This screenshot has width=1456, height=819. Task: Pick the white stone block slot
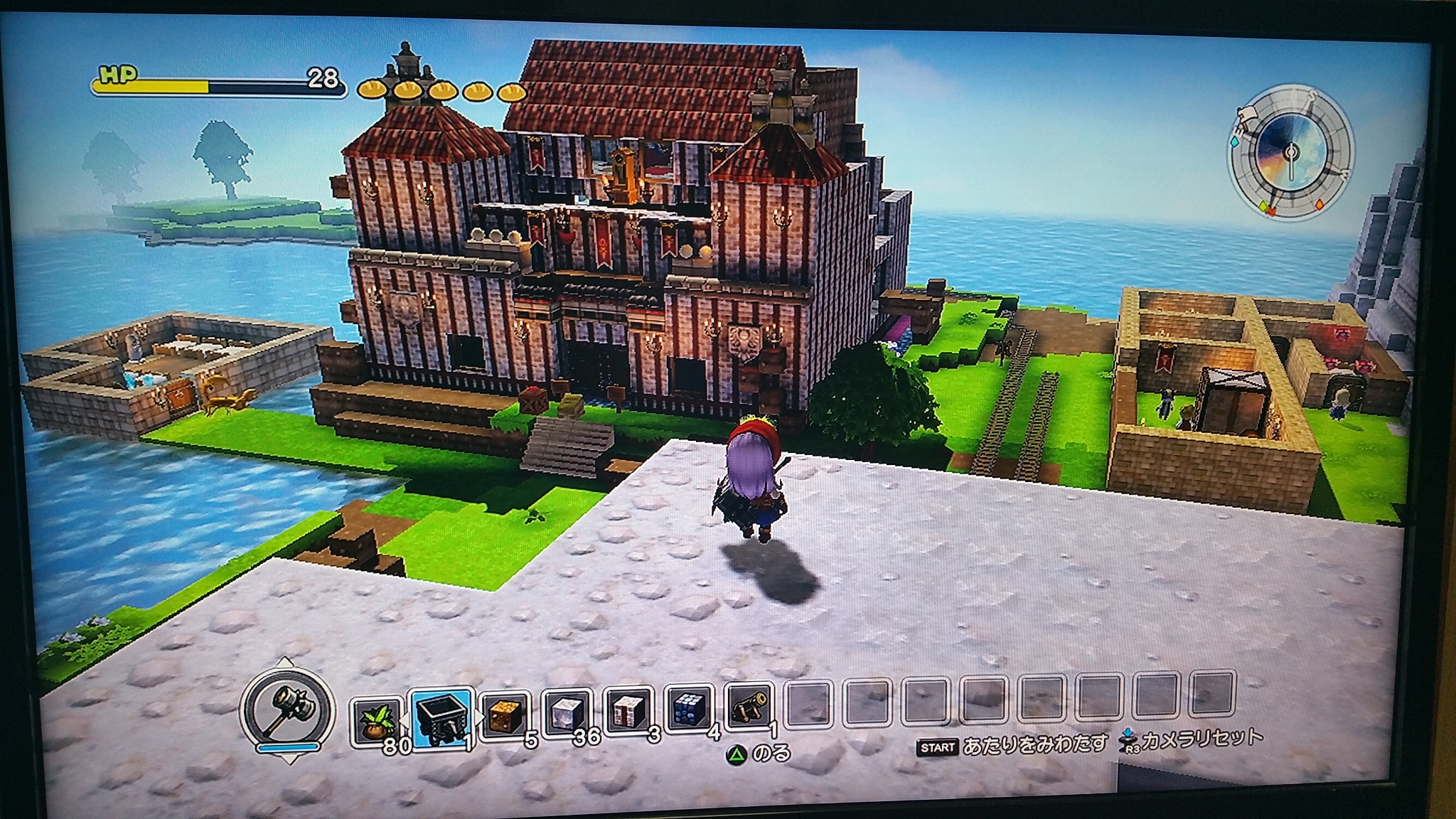(567, 713)
